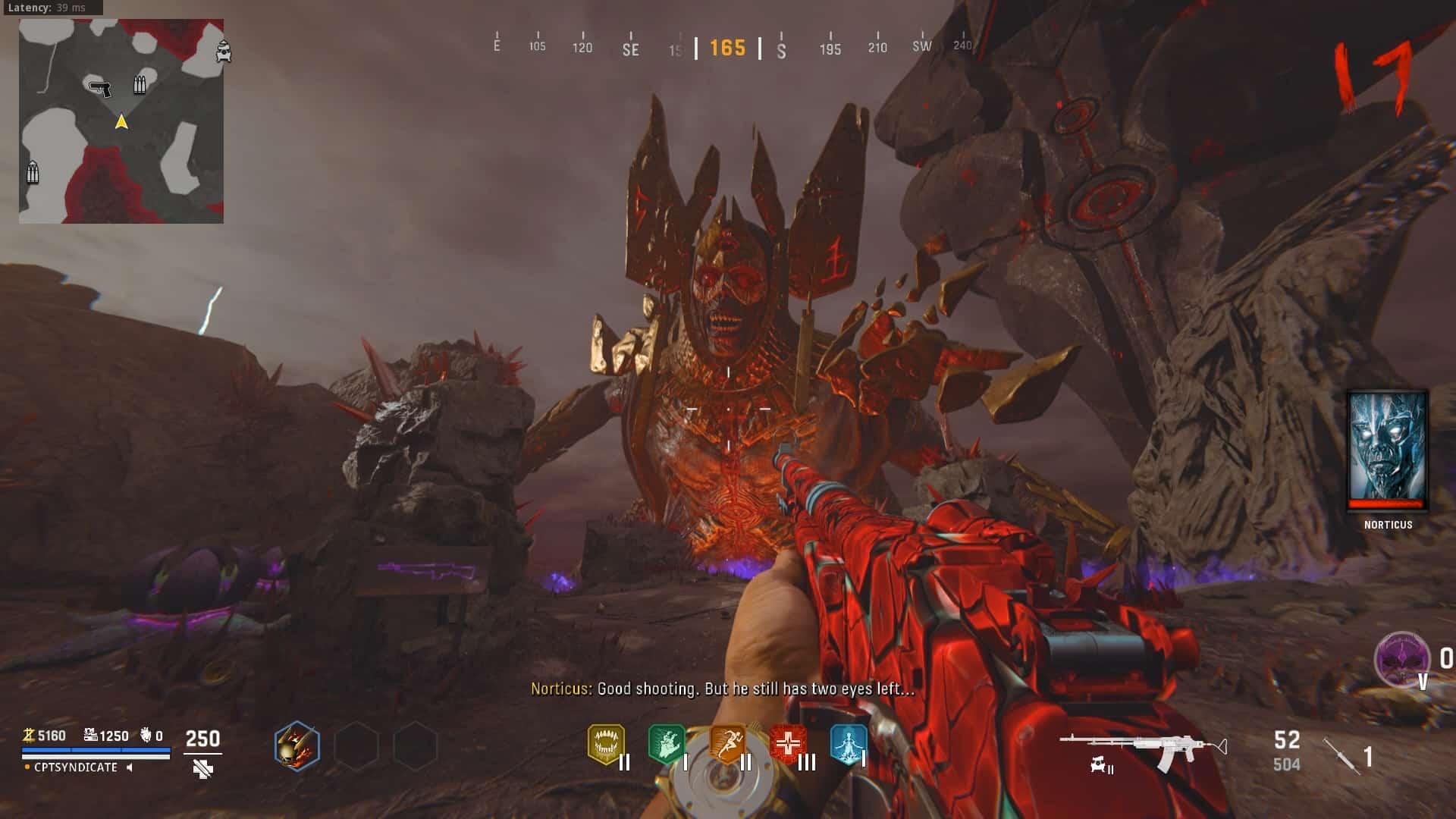Inspect the blue glowing figure perk icon
This screenshot has width=1456, height=819.
point(848,744)
